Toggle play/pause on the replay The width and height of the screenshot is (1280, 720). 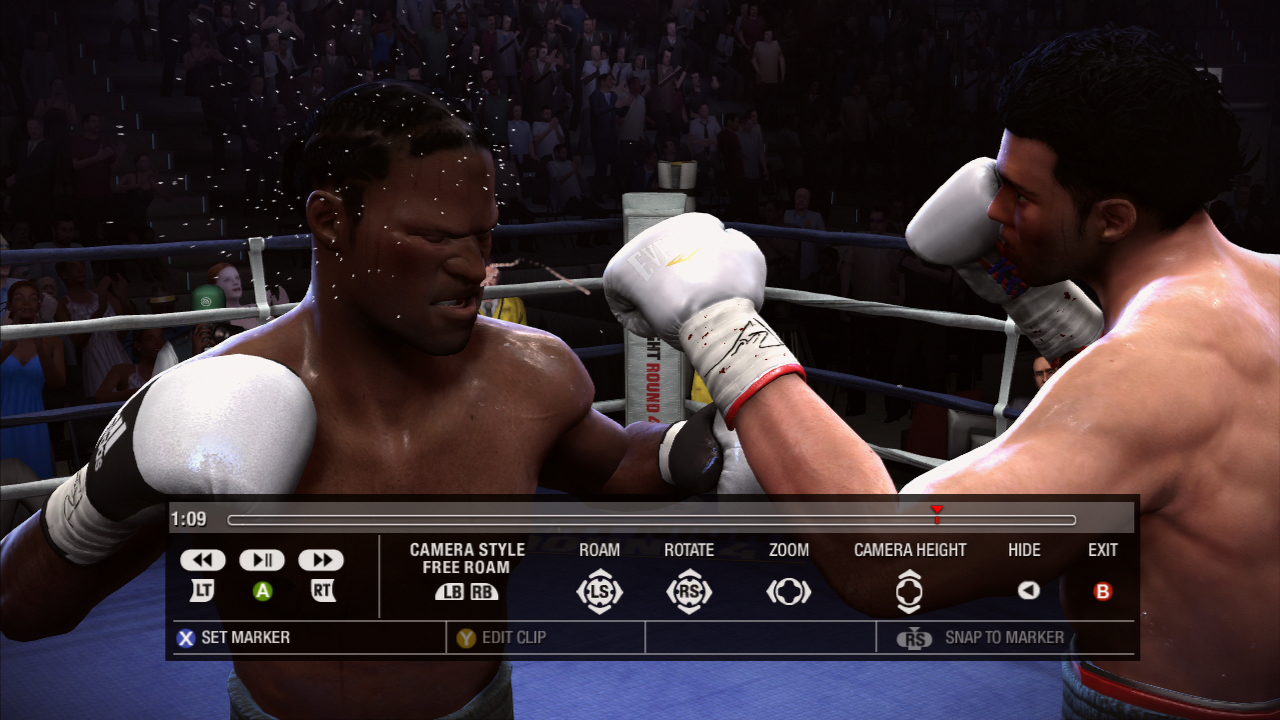pos(262,560)
